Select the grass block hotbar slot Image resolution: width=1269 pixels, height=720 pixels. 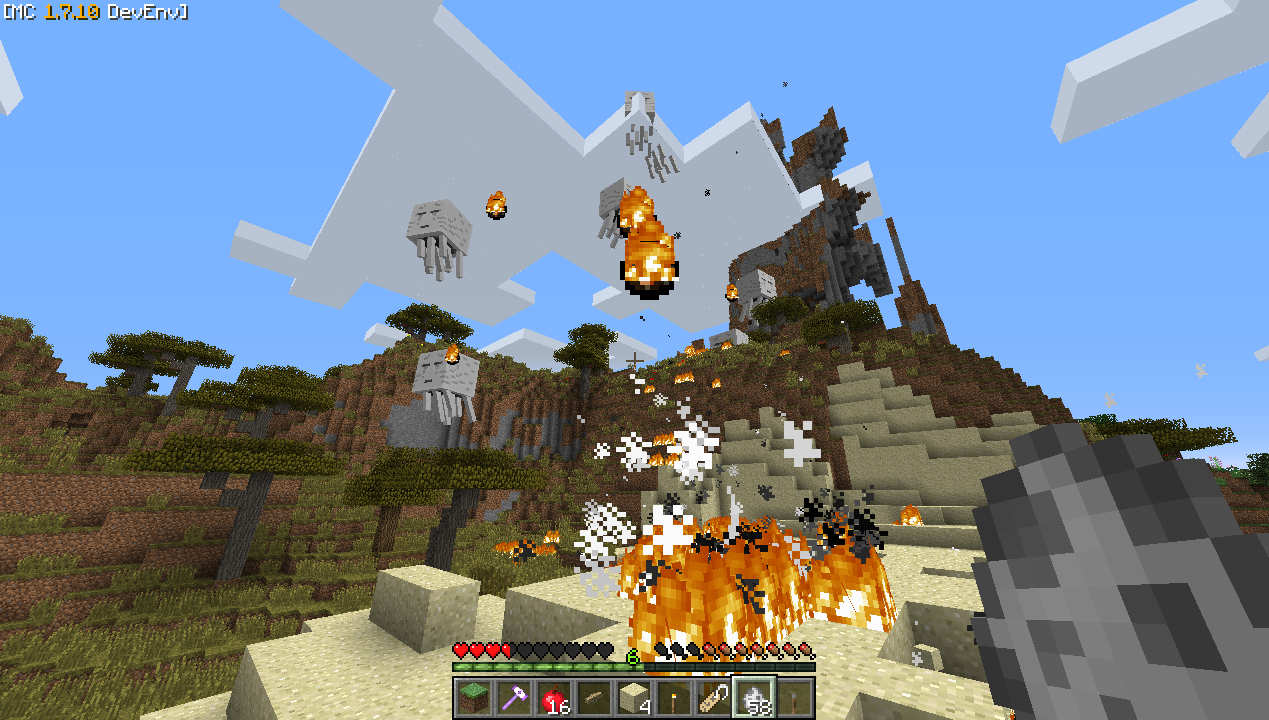tap(473, 698)
